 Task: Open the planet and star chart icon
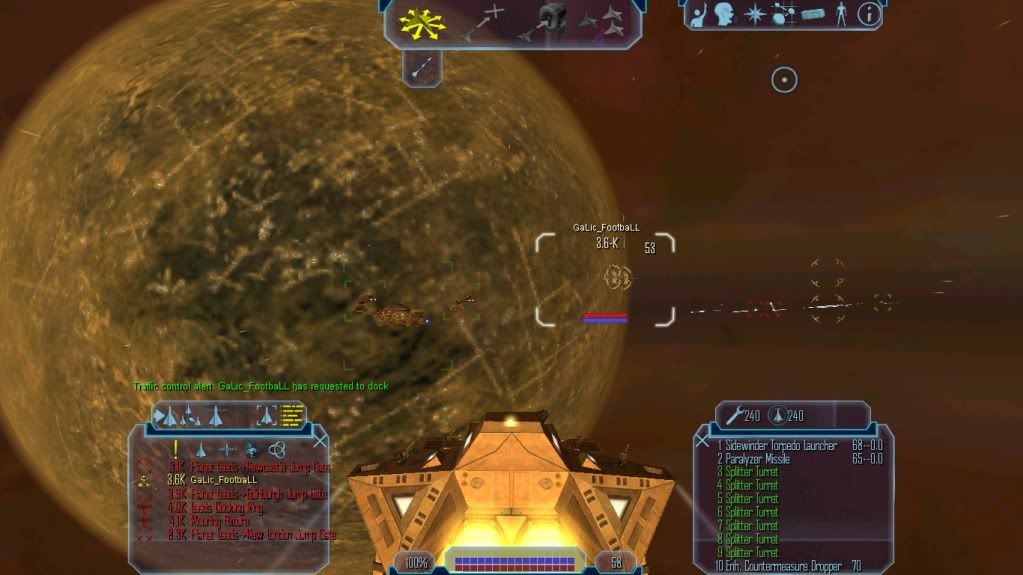pos(782,14)
